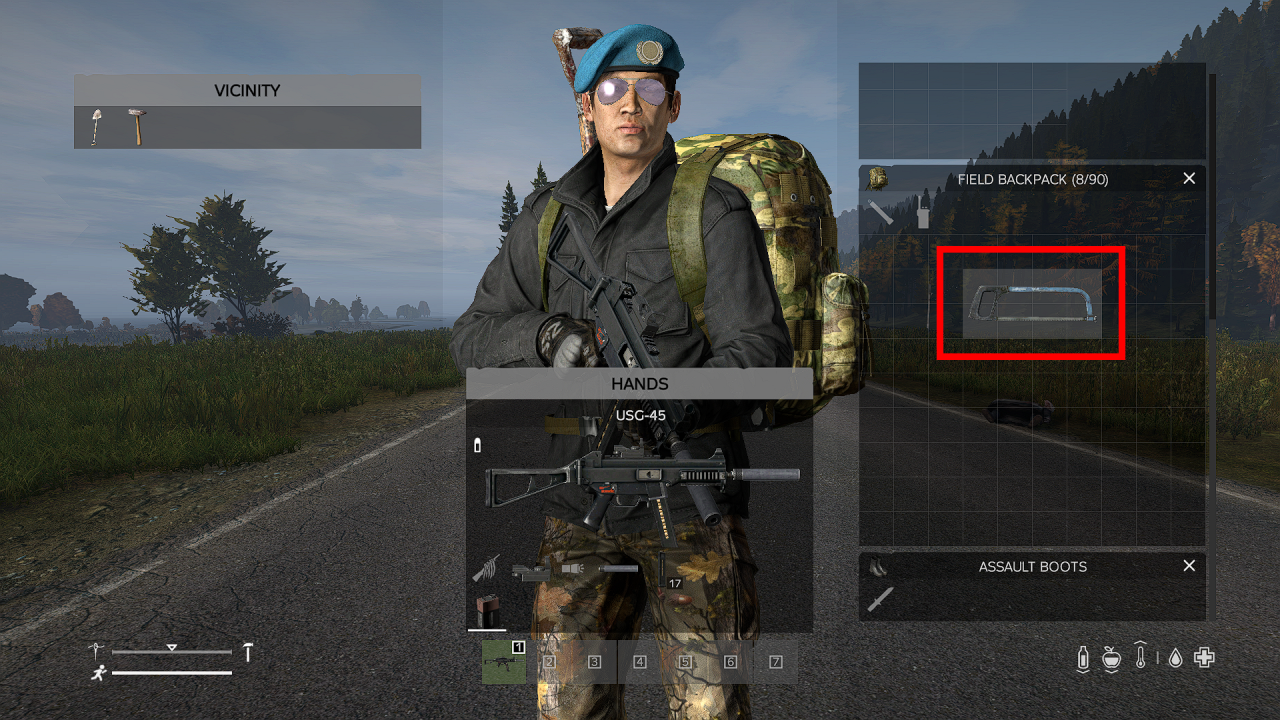The height and width of the screenshot is (720, 1280).
Task: Select the sledgehammer in the Vicinity panel
Action: coord(135,125)
